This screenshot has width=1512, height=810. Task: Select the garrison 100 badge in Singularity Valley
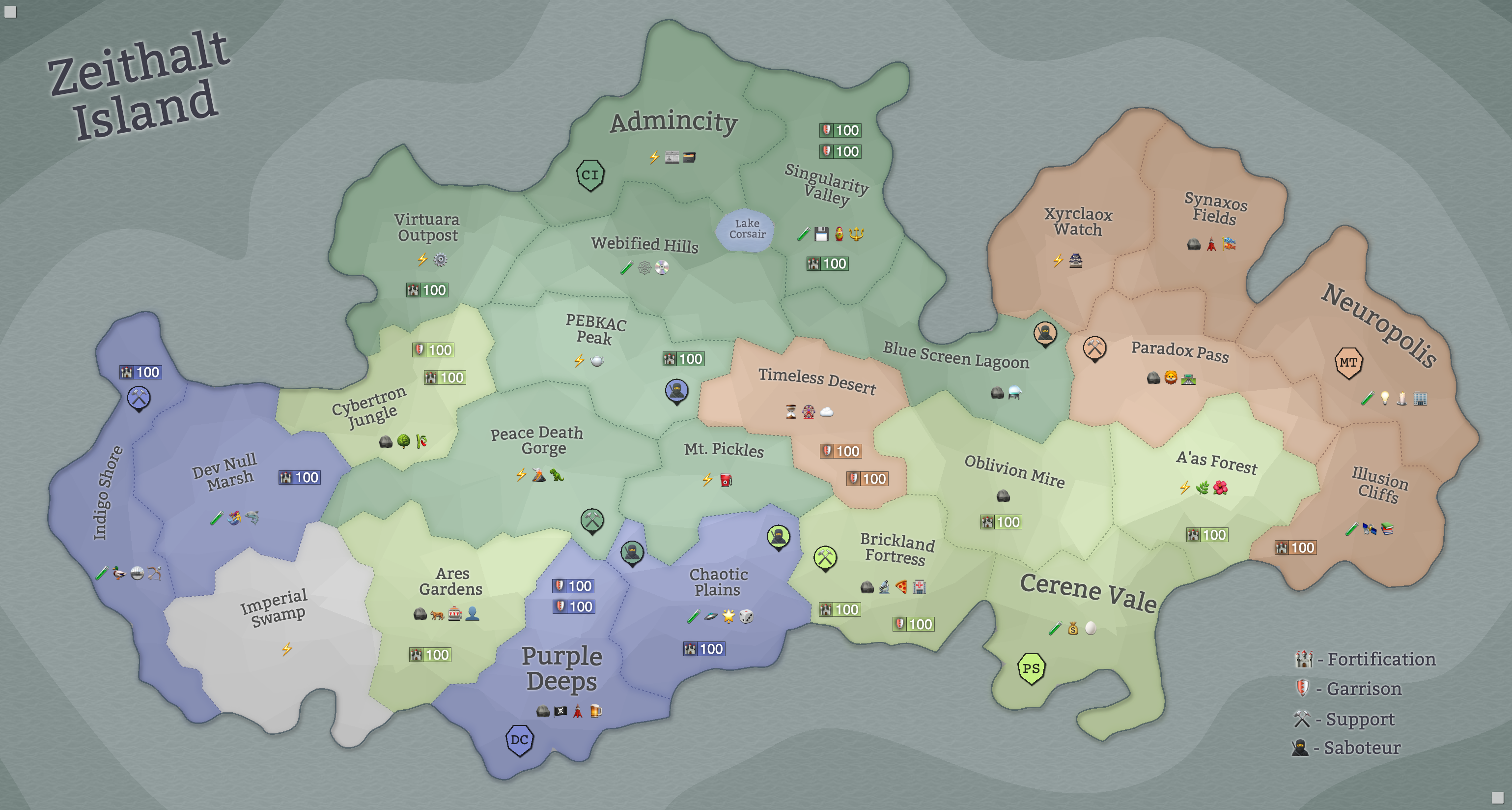[x=840, y=130]
